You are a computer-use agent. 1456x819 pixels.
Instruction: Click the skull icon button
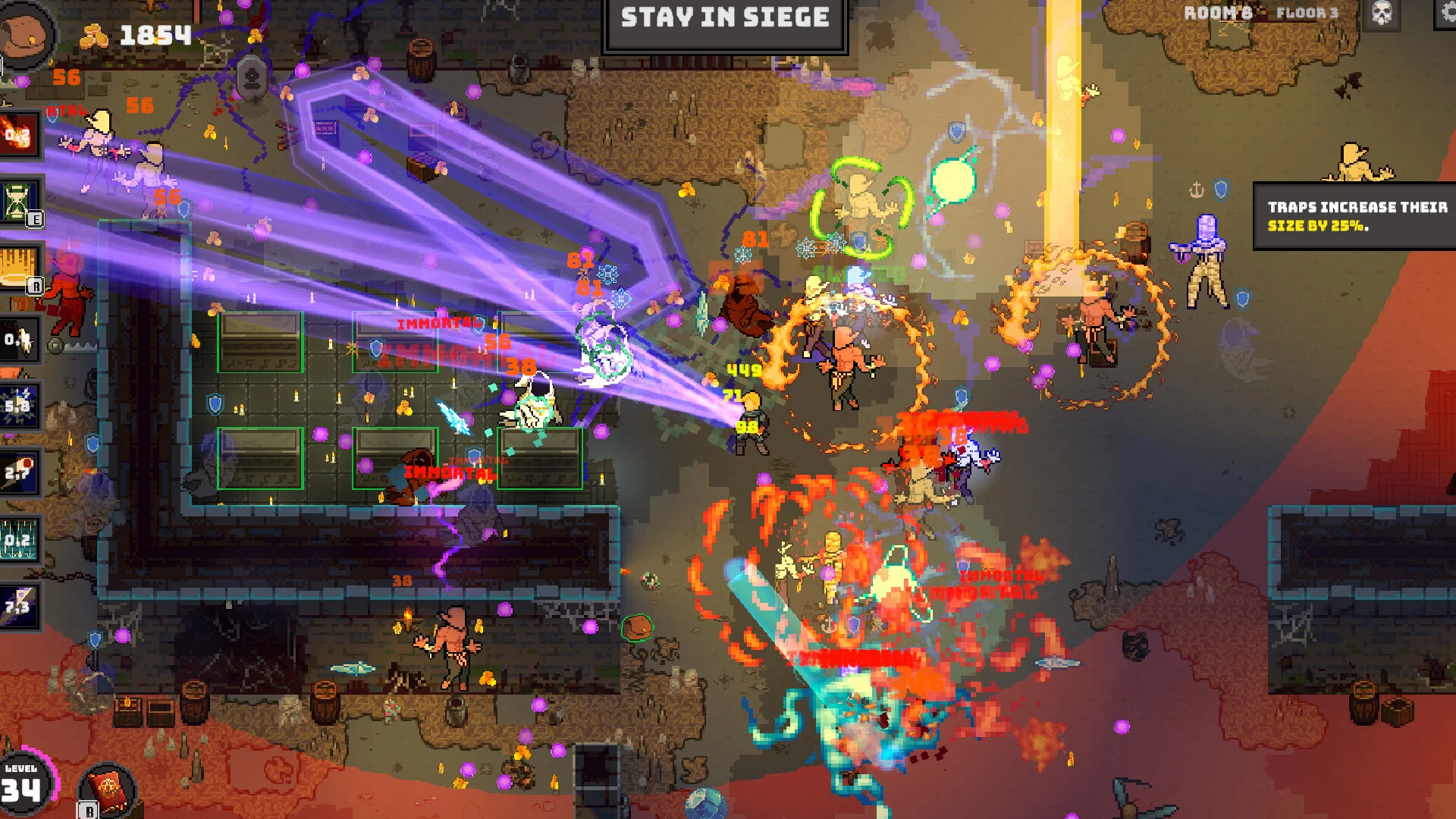pos(1382,13)
